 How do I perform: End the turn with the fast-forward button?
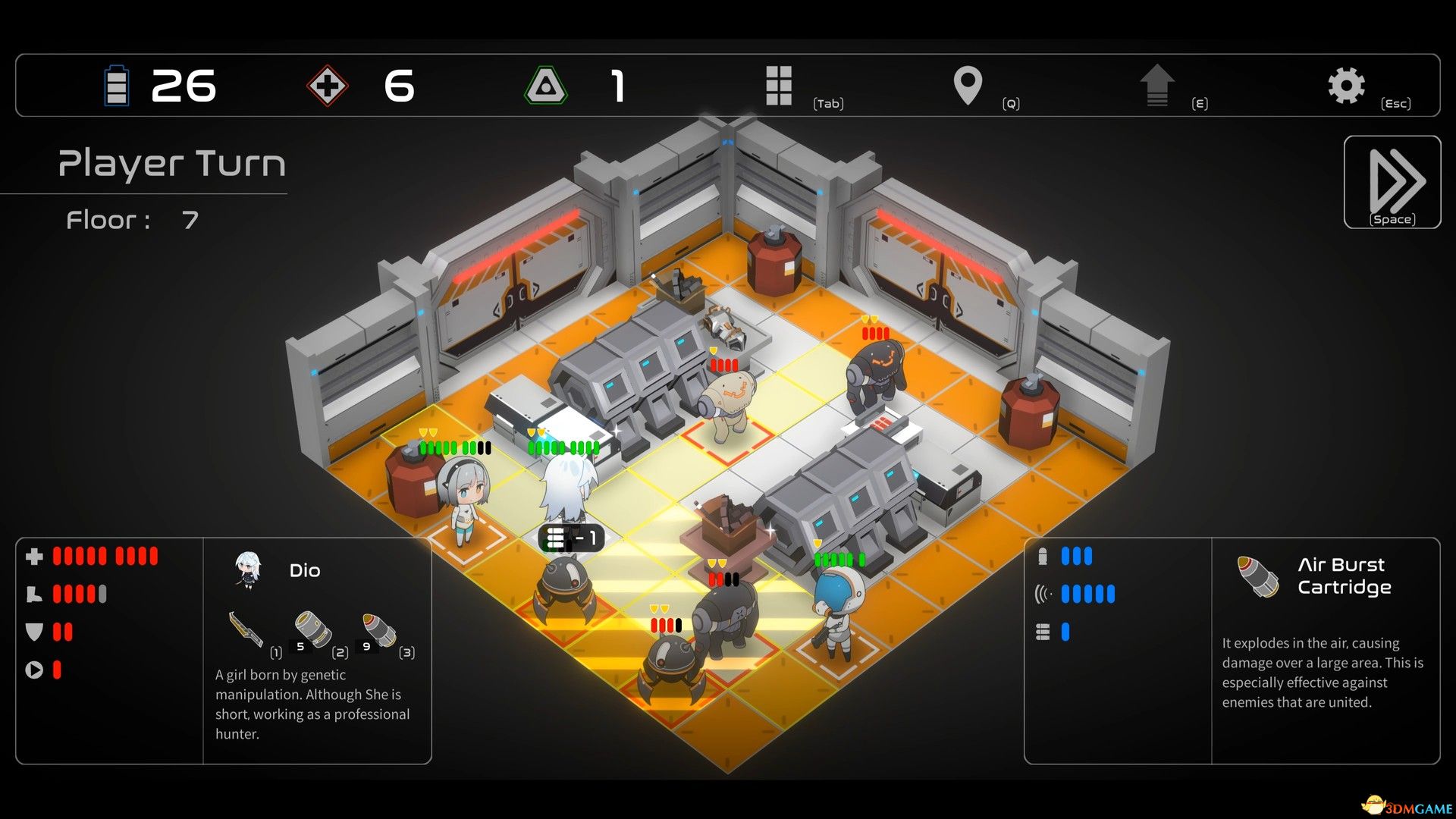(x=1392, y=182)
